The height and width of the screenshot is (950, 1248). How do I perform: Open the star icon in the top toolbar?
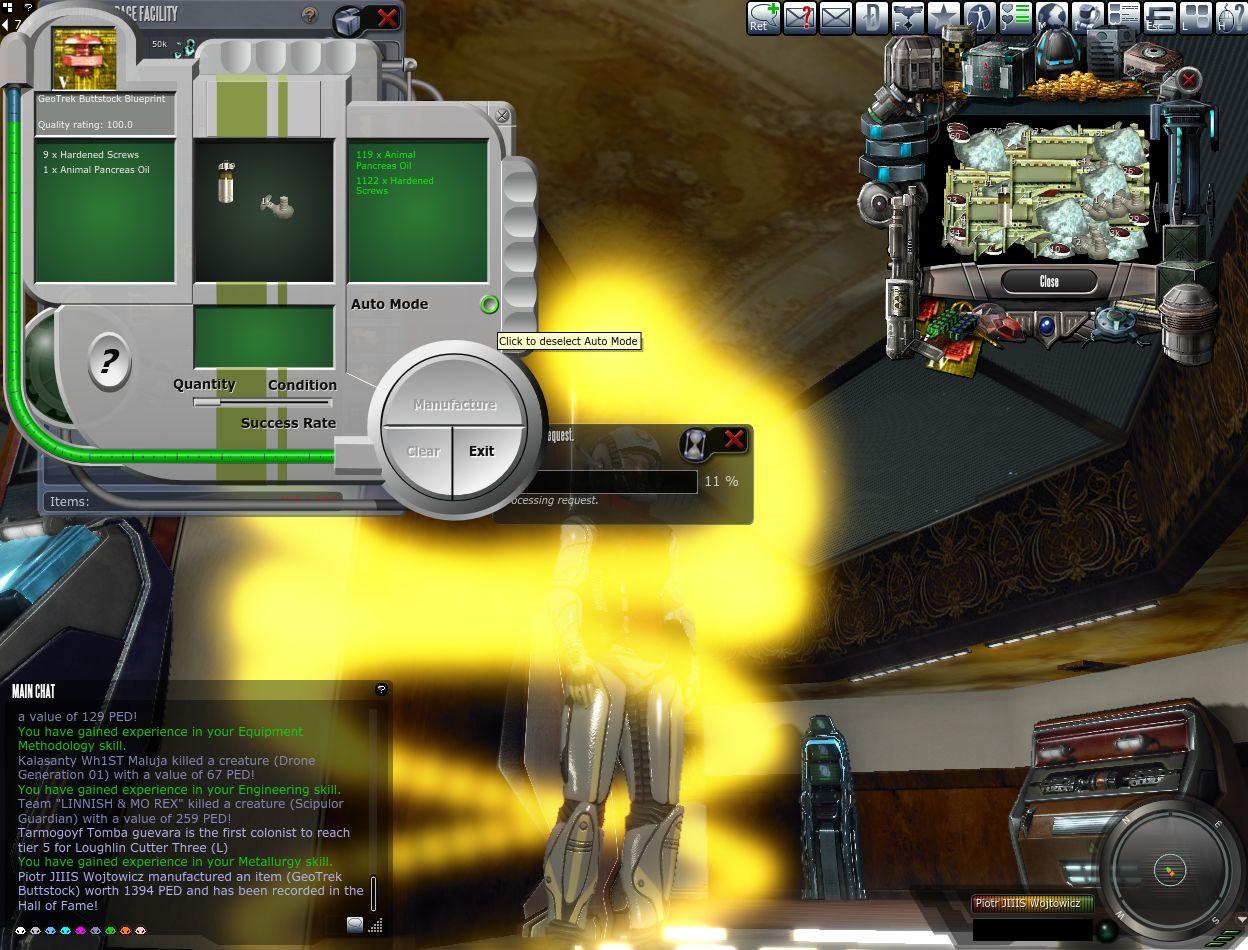pos(943,18)
